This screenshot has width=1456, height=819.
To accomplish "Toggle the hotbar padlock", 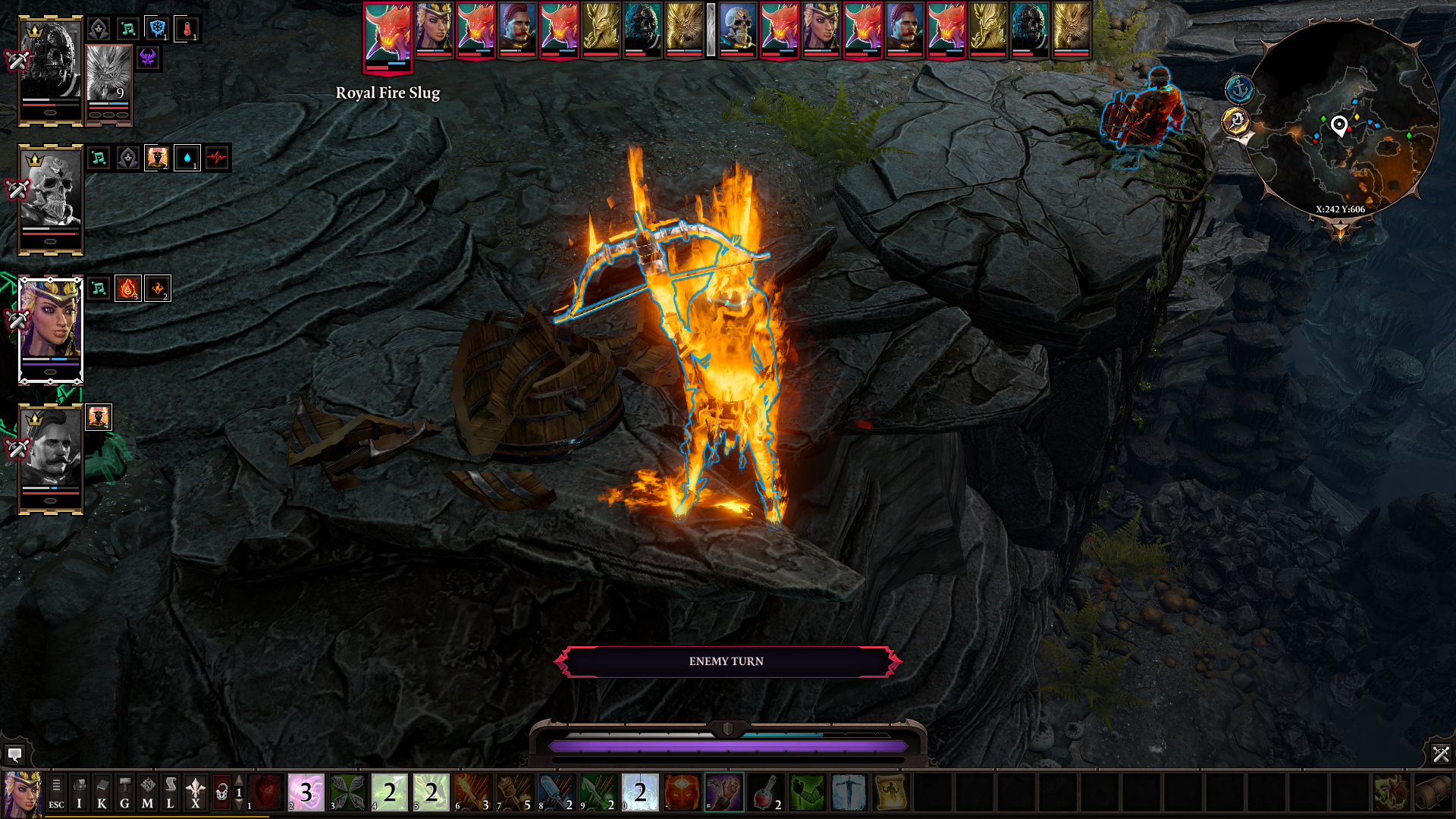I will pos(221,793).
